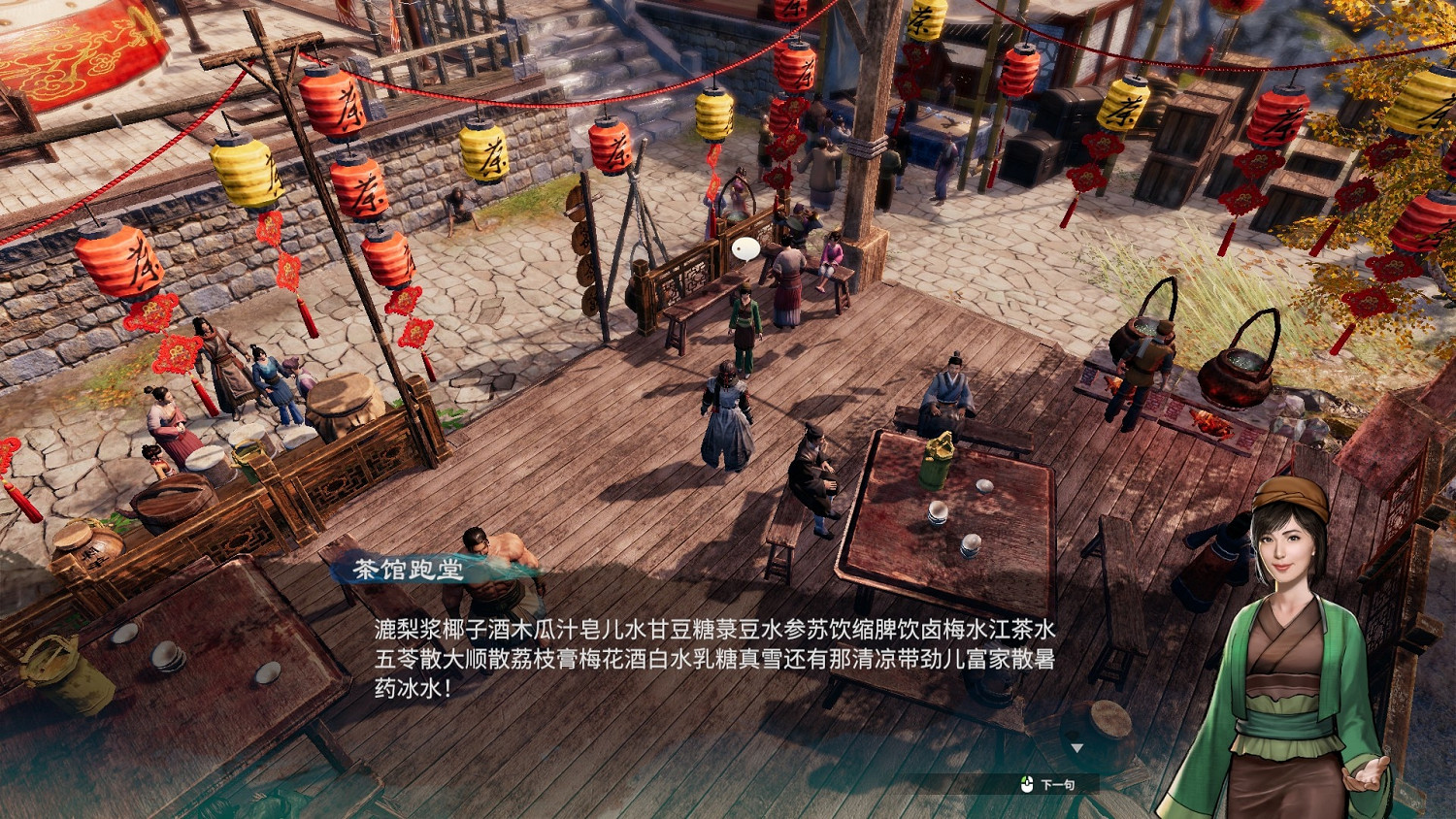The height and width of the screenshot is (819, 1456).
Task: Click the mouse icon beside 下一句 prompt
Action: click(x=1026, y=782)
